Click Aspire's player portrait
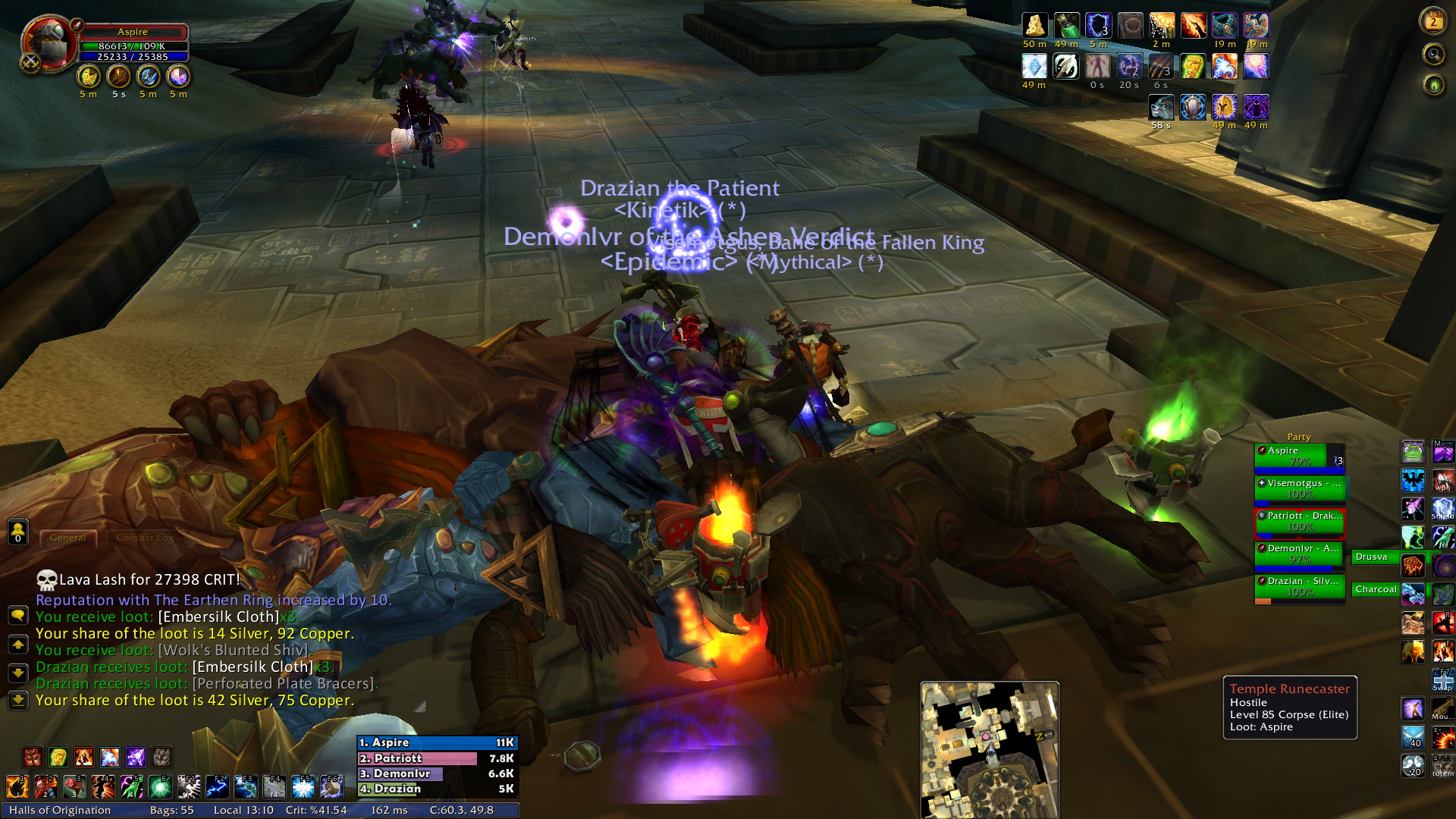The height and width of the screenshot is (819, 1456). (49, 44)
